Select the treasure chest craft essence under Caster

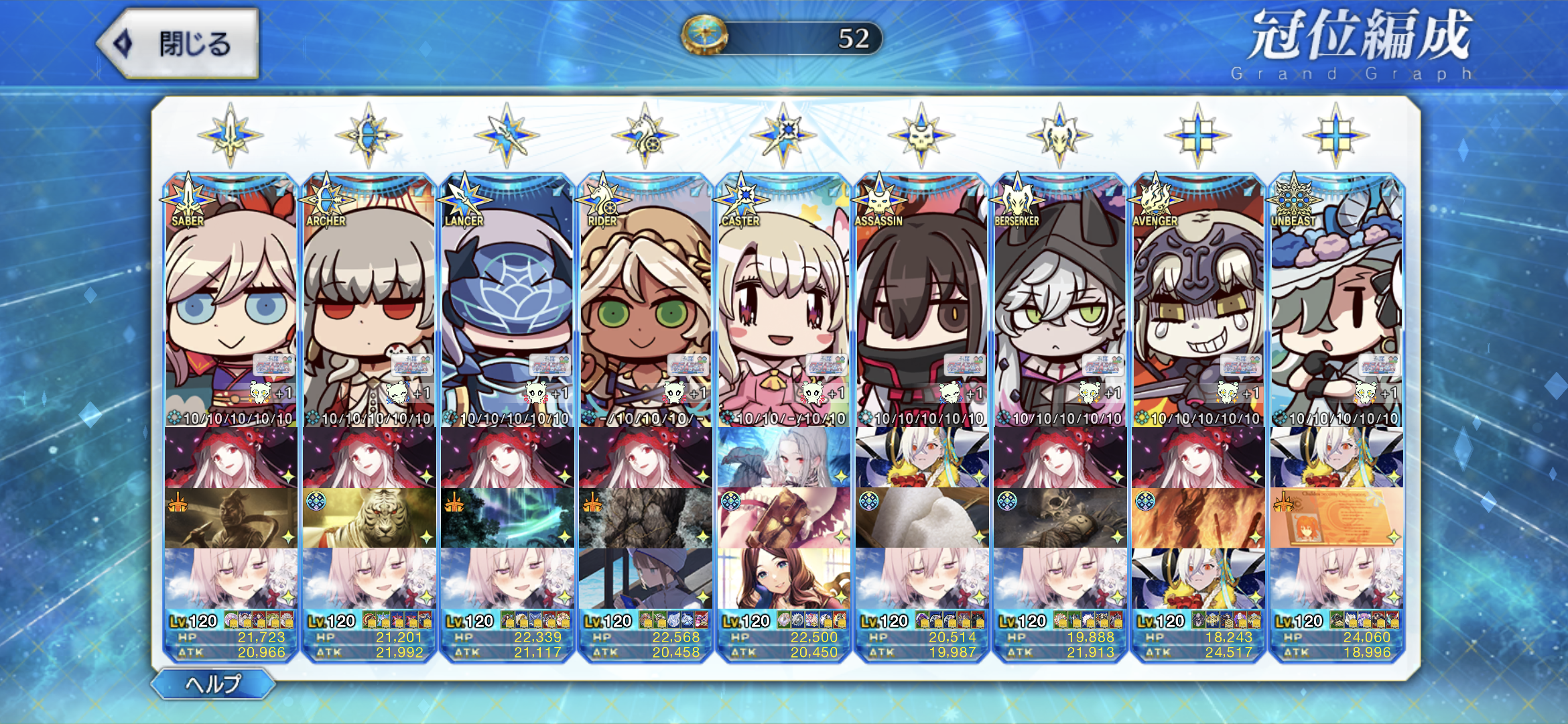point(783,518)
